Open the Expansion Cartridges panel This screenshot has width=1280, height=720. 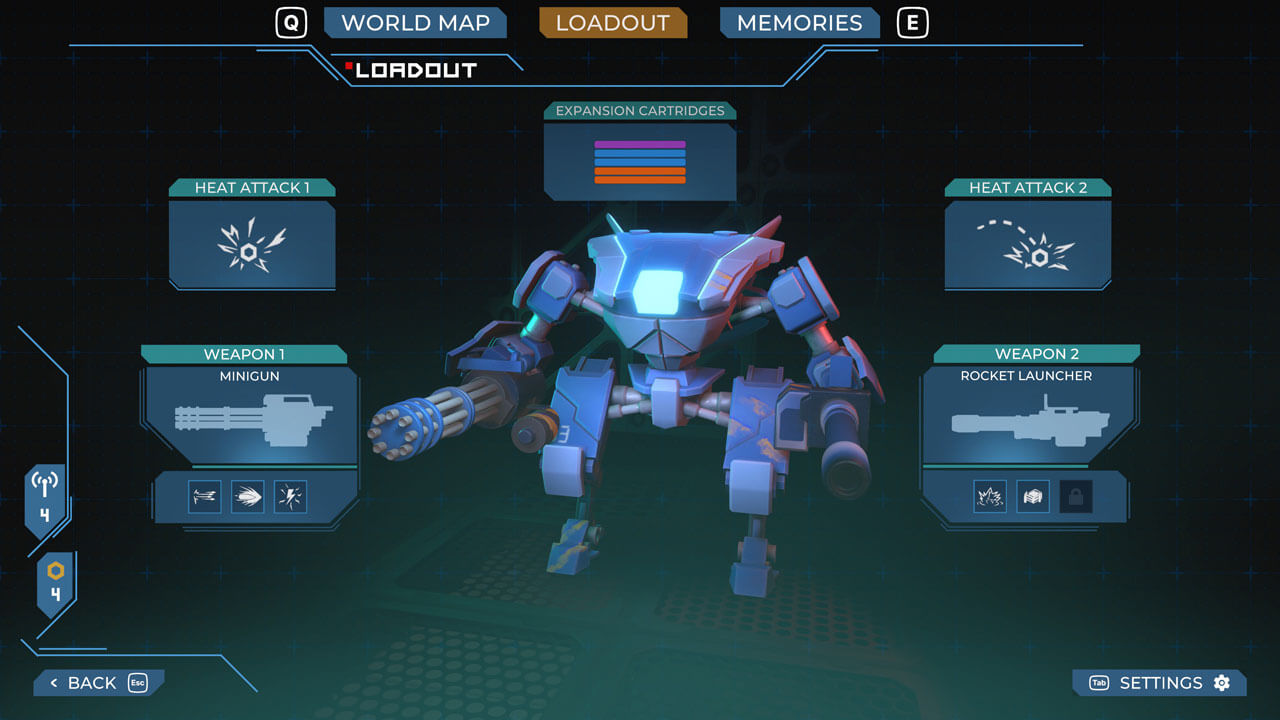click(x=640, y=160)
